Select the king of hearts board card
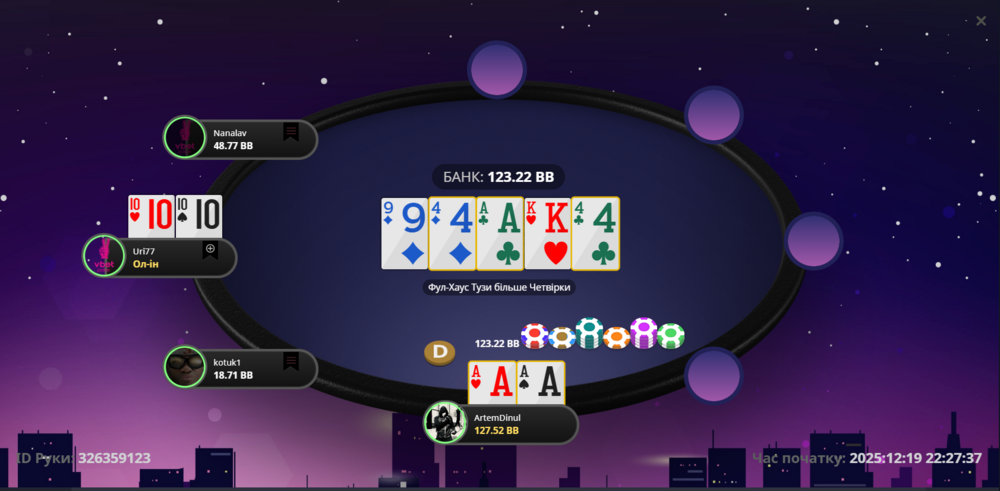The width and height of the screenshot is (1000, 491). [547, 233]
